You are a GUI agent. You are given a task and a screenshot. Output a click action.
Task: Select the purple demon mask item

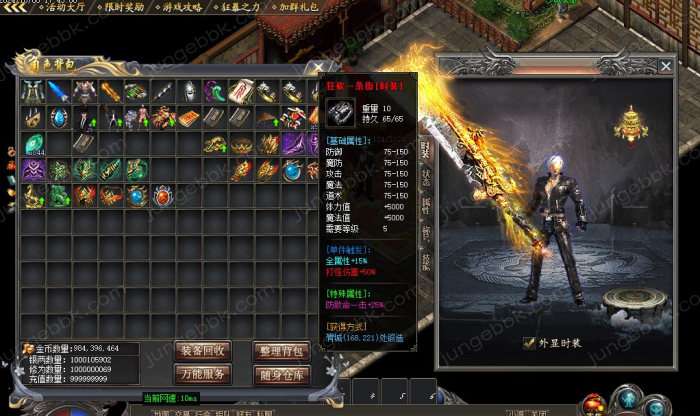pos(33,170)
